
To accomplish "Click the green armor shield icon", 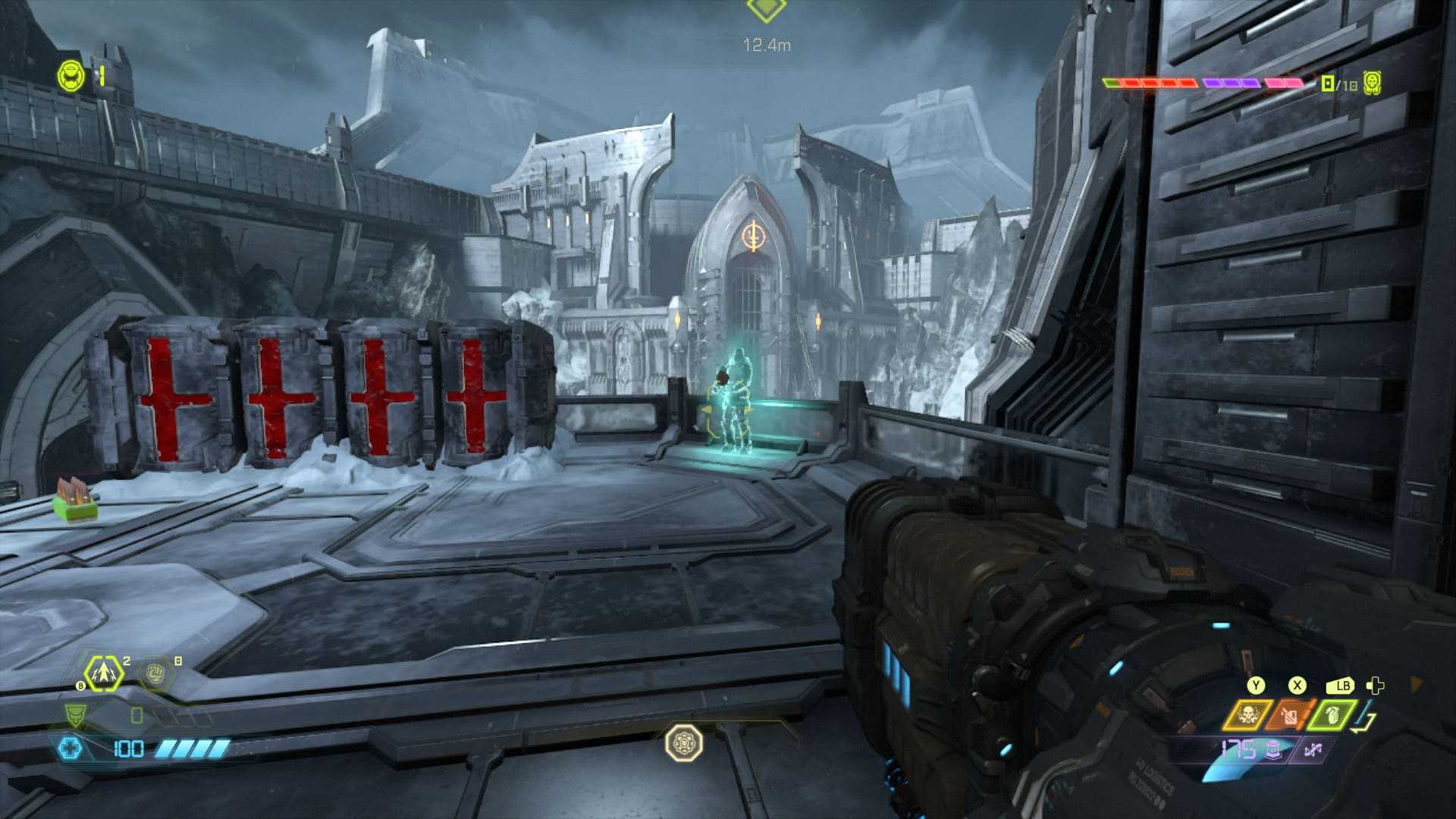I will [75, 714].
